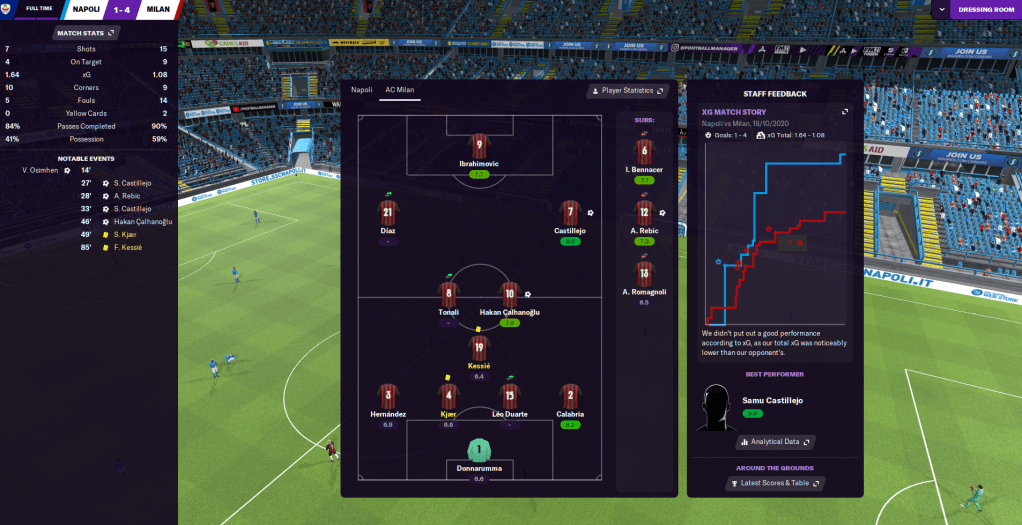Switch to the Napoli lineup tab

(x=359, y=90)
